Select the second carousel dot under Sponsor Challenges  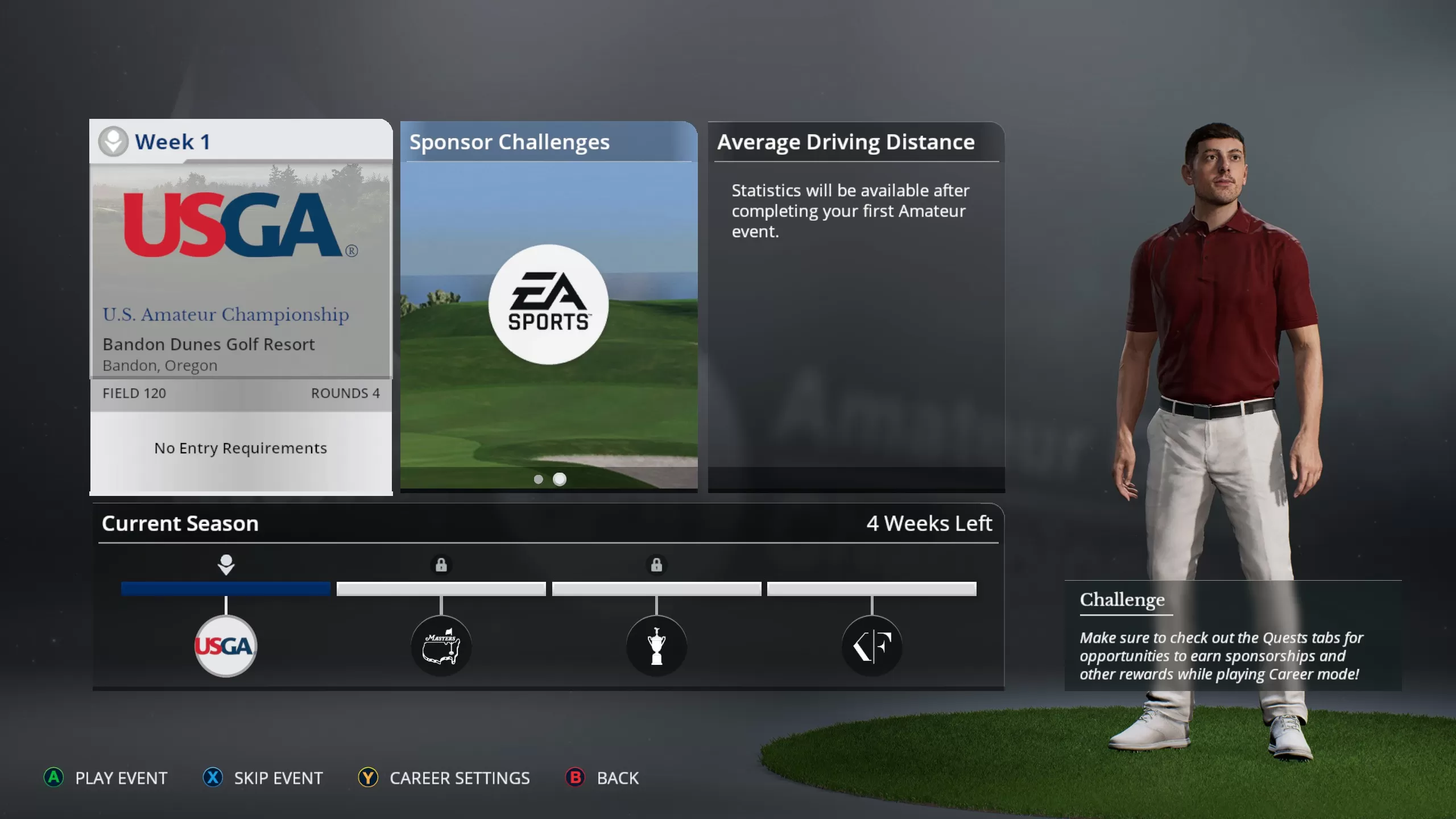(560, 479)
